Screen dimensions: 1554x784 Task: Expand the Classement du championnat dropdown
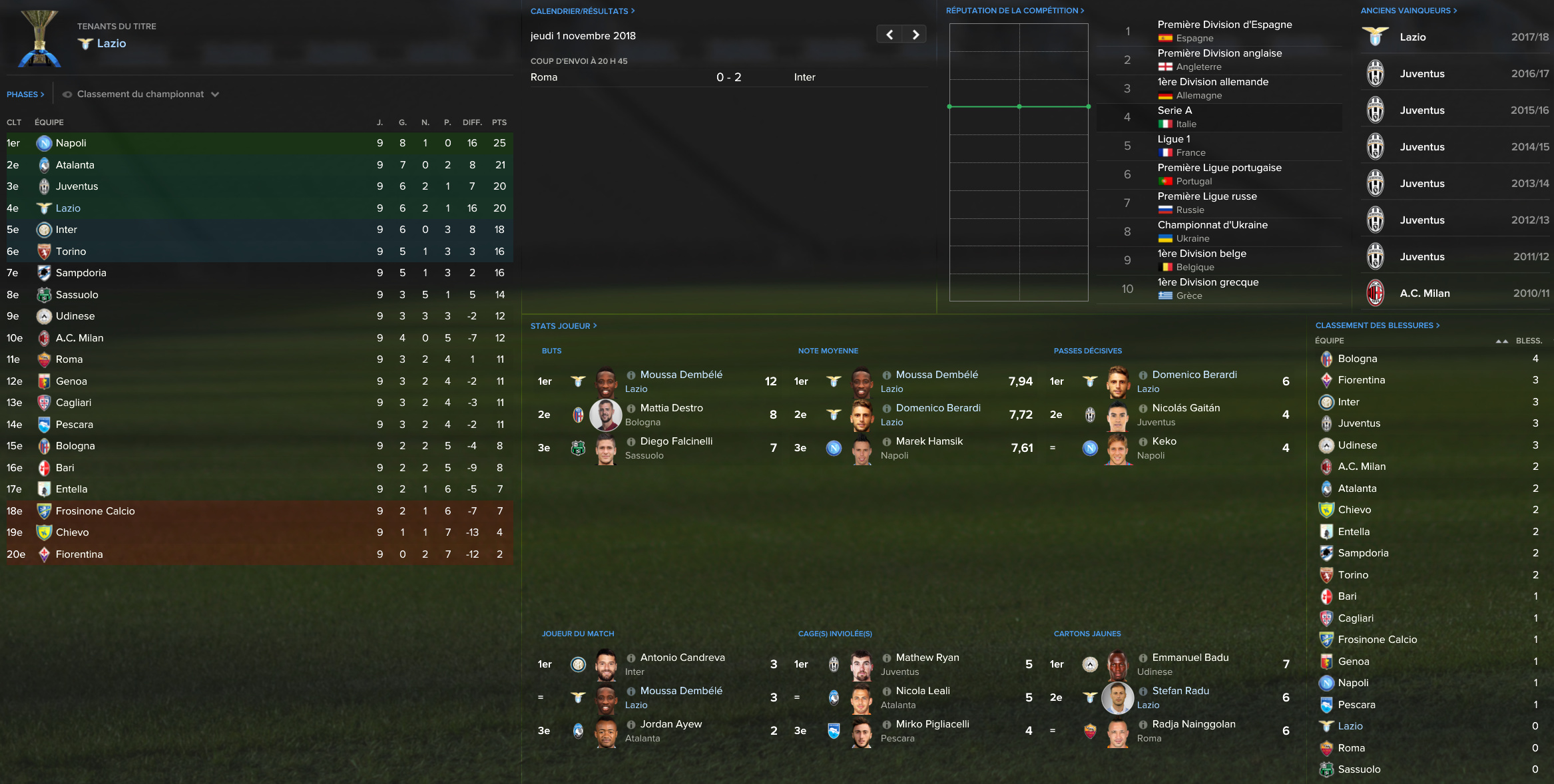(x=141, y=95)
